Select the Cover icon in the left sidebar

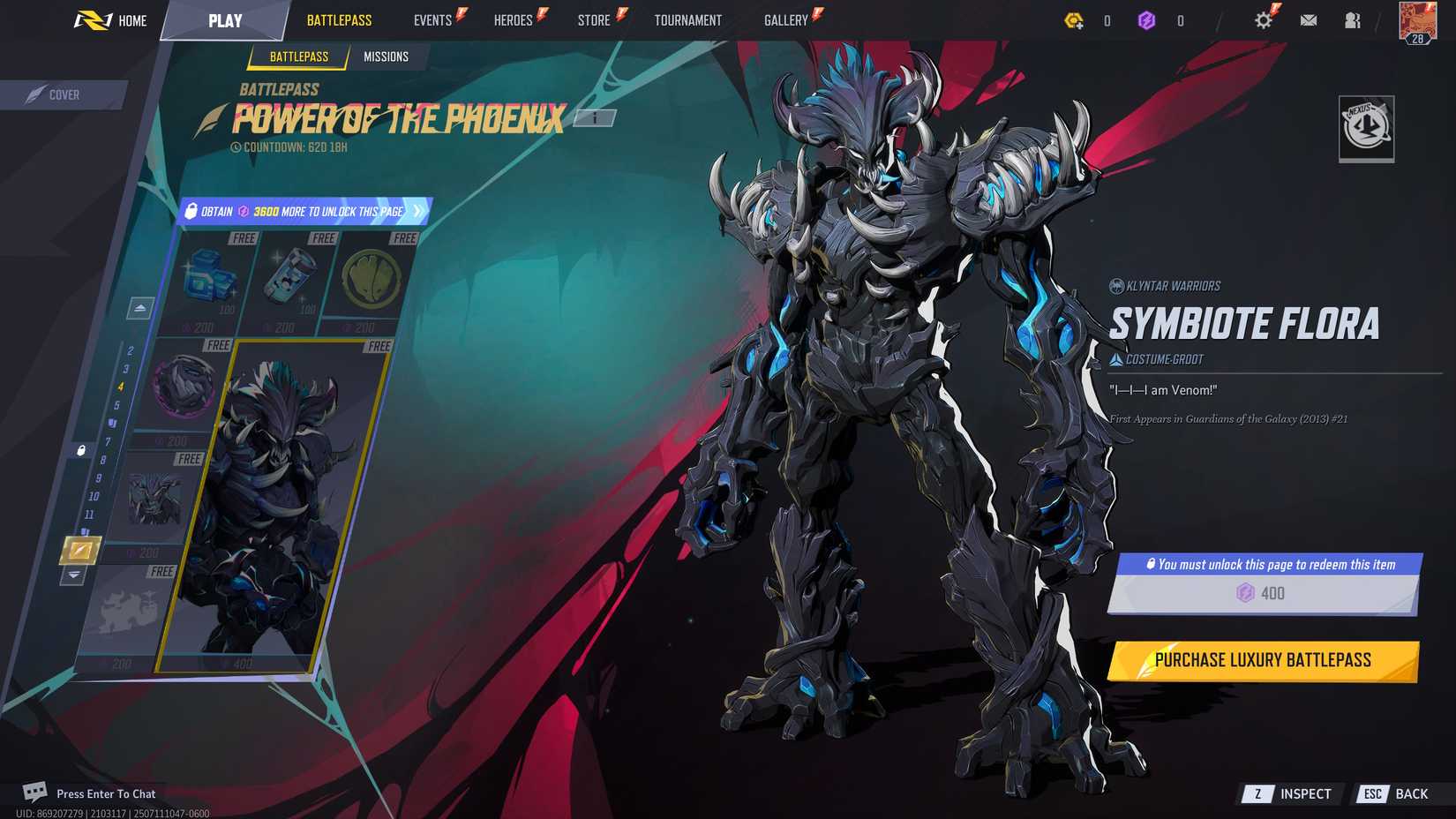[x=35, y=94]
